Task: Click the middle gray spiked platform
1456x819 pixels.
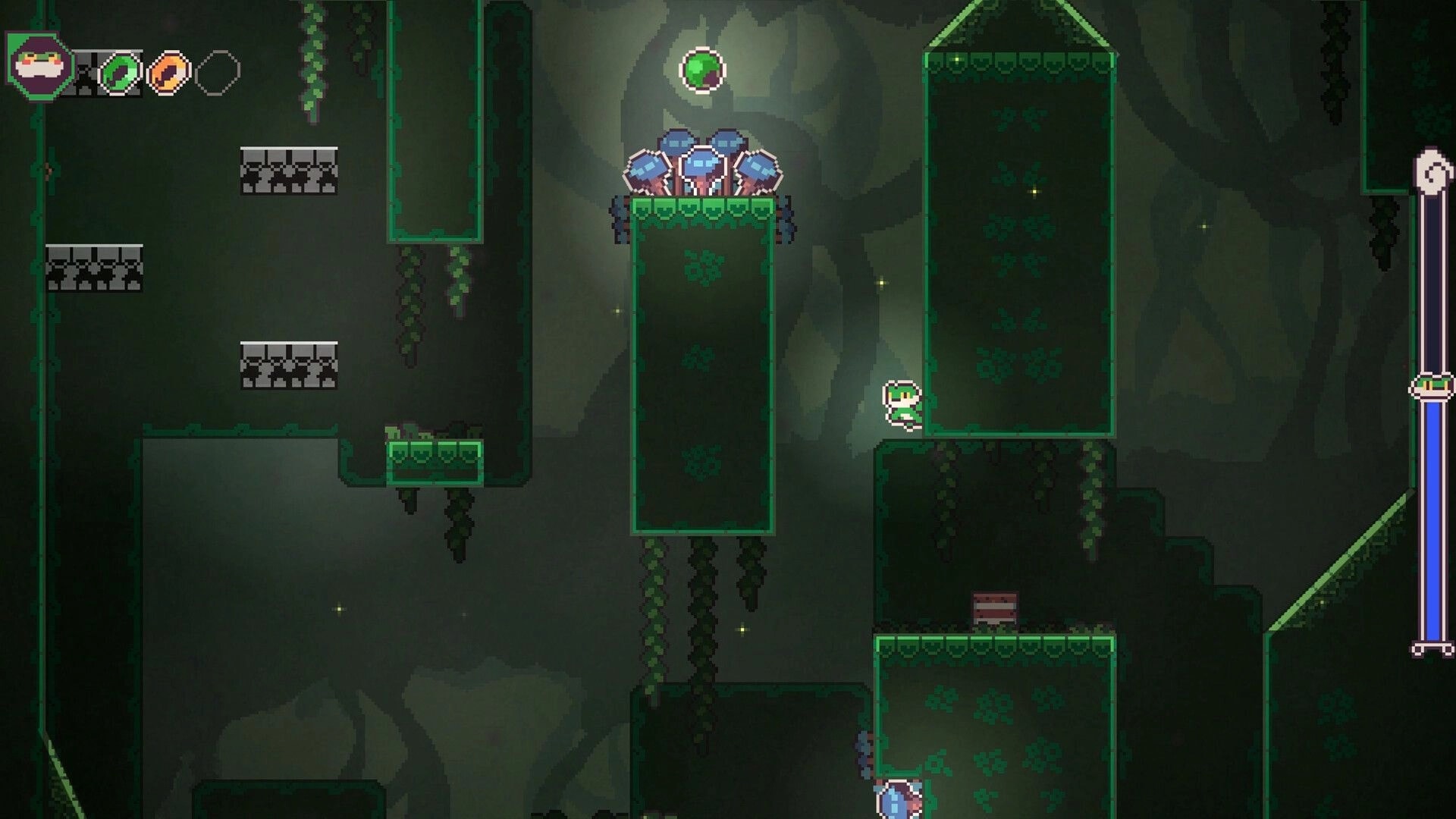Action: pos(288,364)
